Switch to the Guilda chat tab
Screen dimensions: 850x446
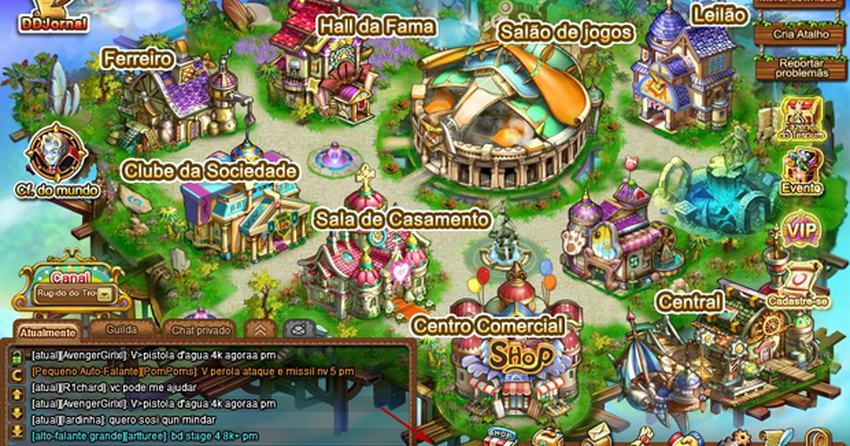point(121,328)
